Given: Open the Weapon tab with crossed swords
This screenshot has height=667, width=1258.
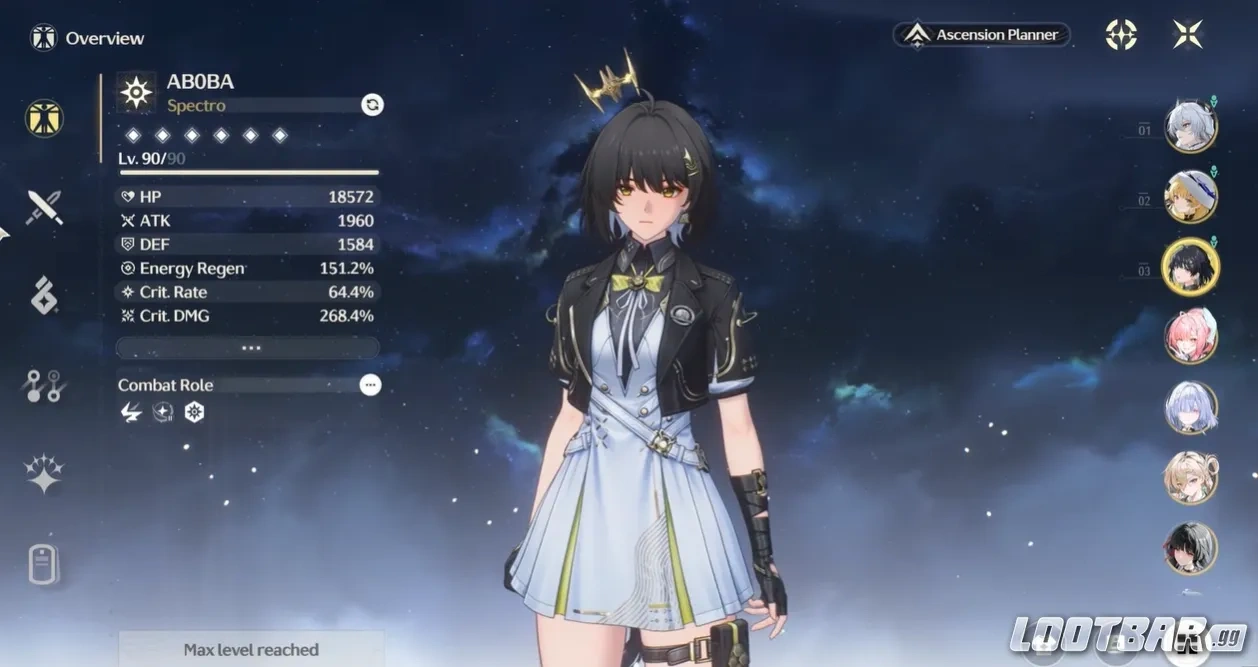Looking at the screenshot, I should (x=44, y=207).
